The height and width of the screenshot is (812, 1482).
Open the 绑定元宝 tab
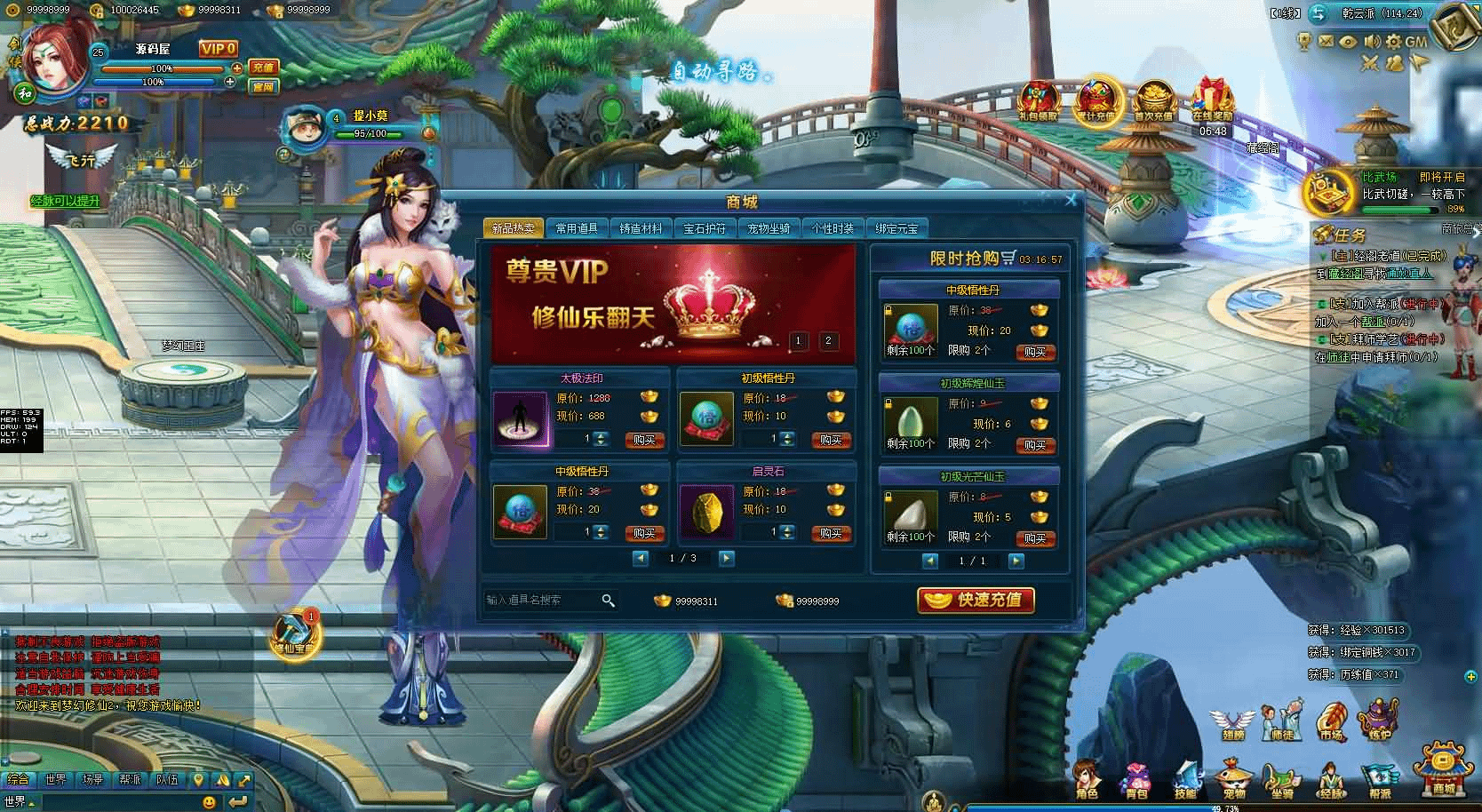pos(896,228)
